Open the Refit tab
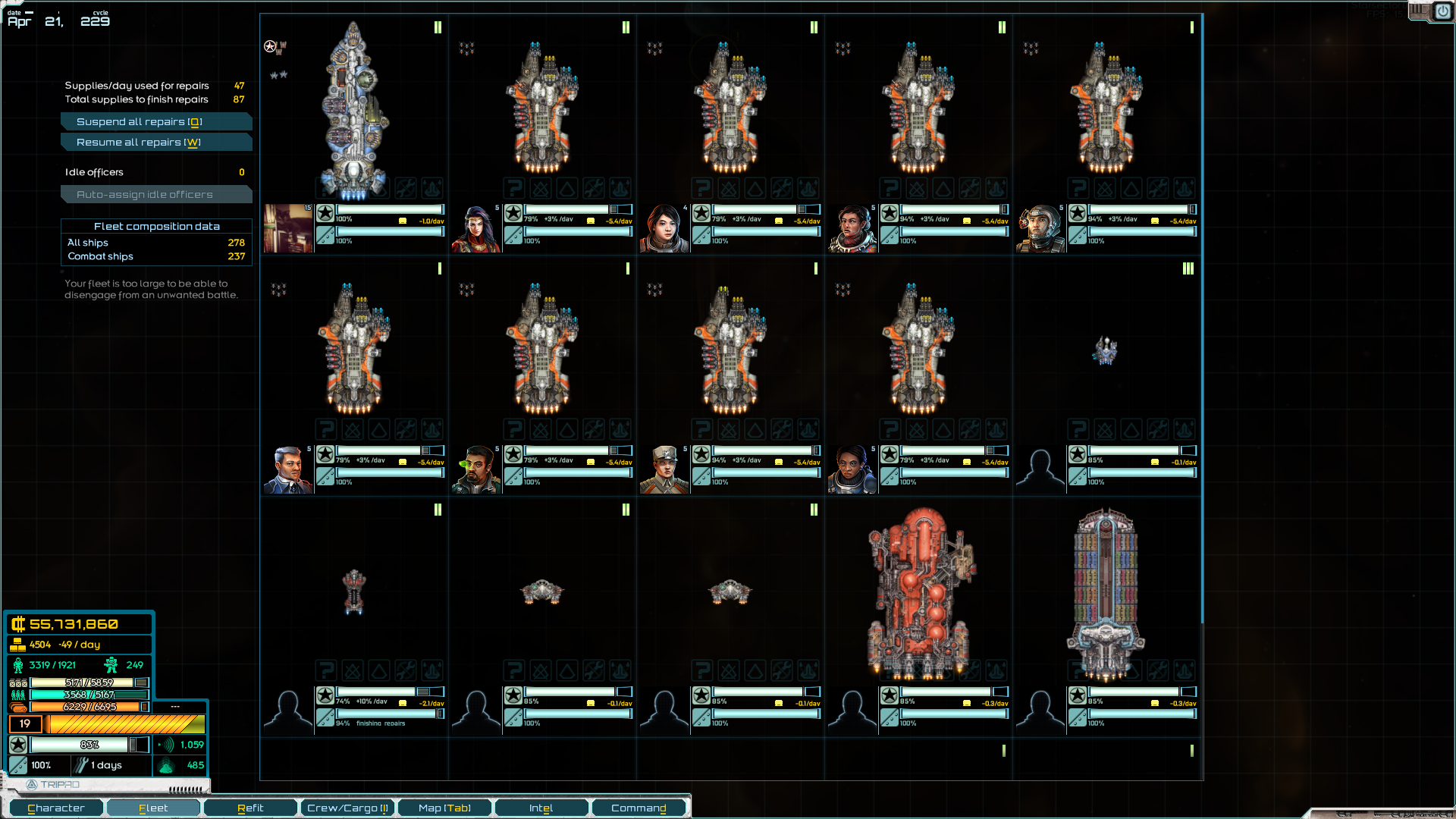Screen dimensions: 1456x819 250,808
